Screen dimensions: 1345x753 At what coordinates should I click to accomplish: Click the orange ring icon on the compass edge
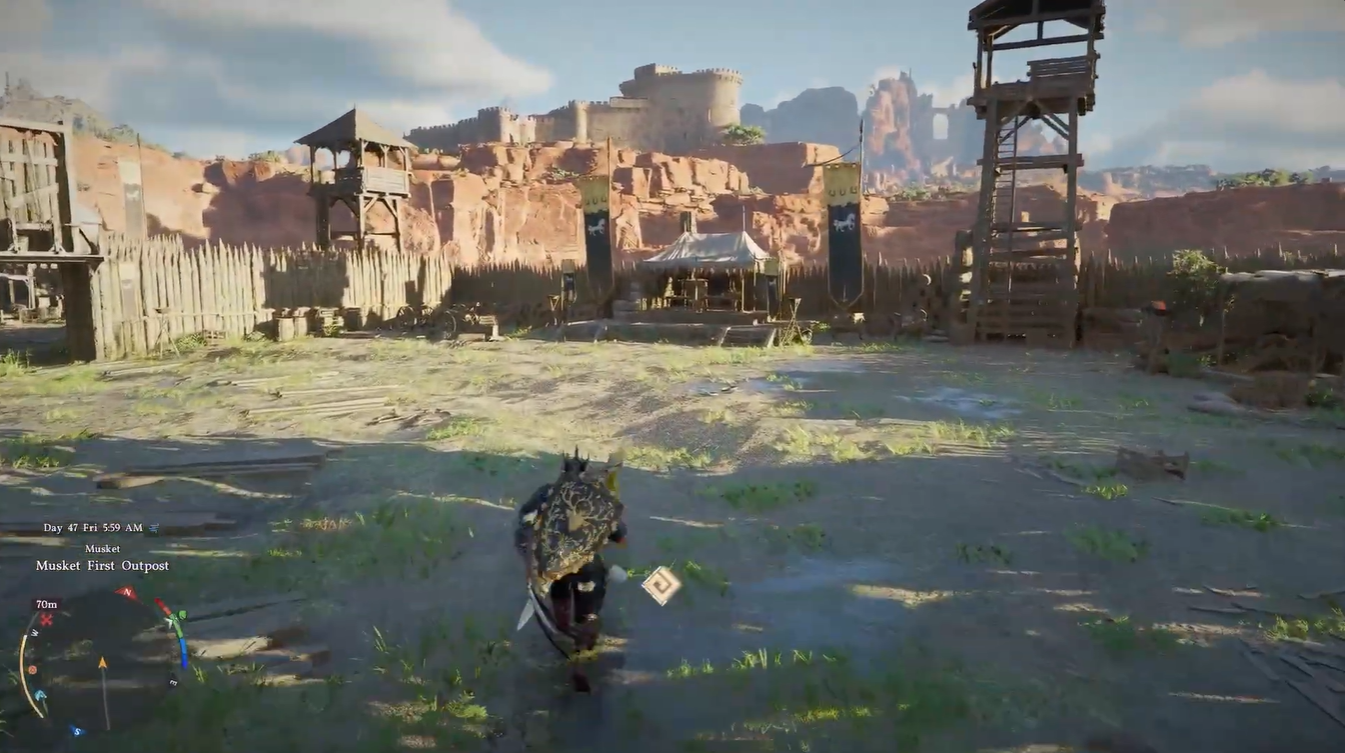pos(33,670)
